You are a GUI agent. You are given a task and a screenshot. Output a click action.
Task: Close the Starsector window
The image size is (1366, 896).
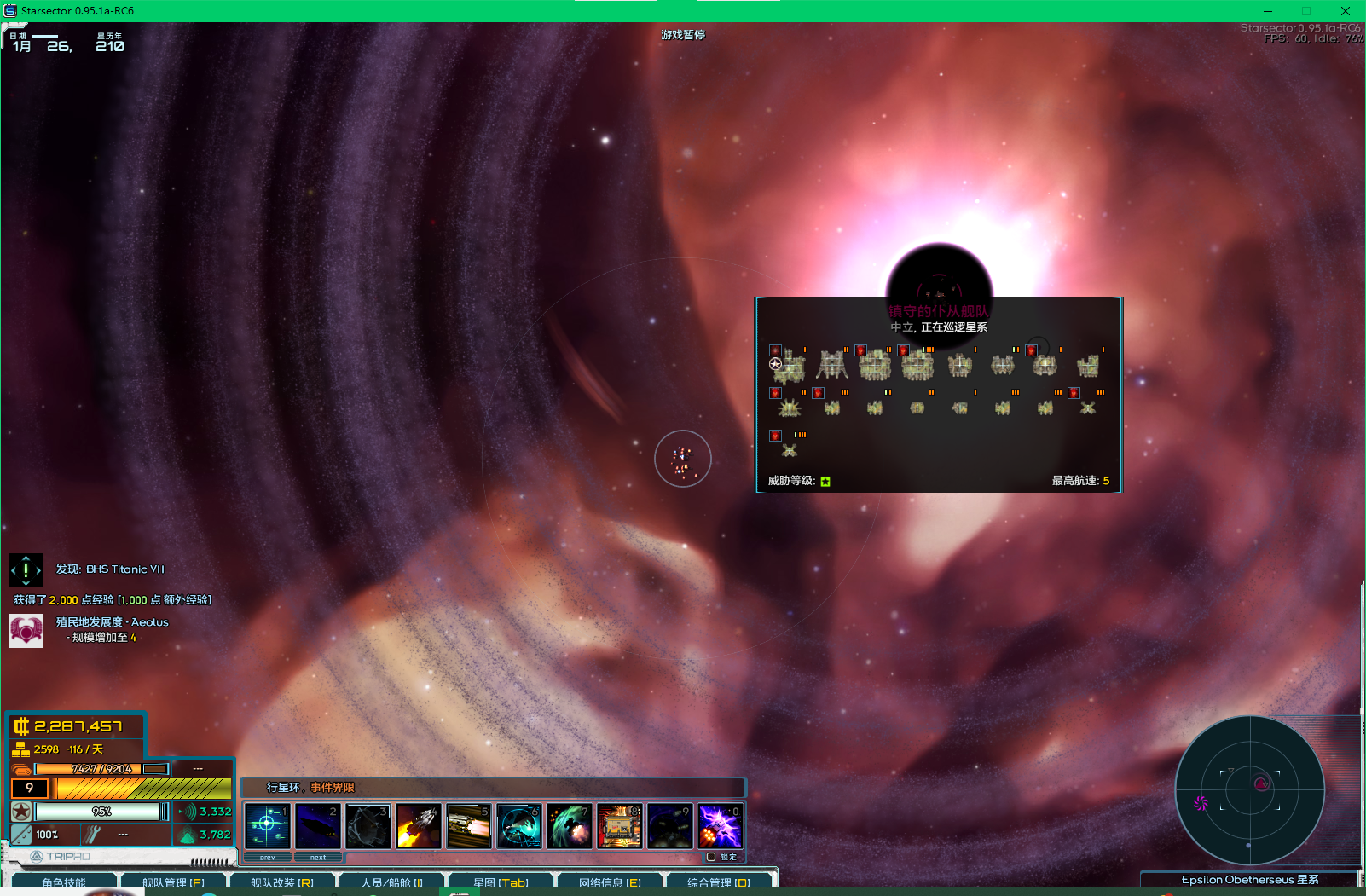(1346, 11)
